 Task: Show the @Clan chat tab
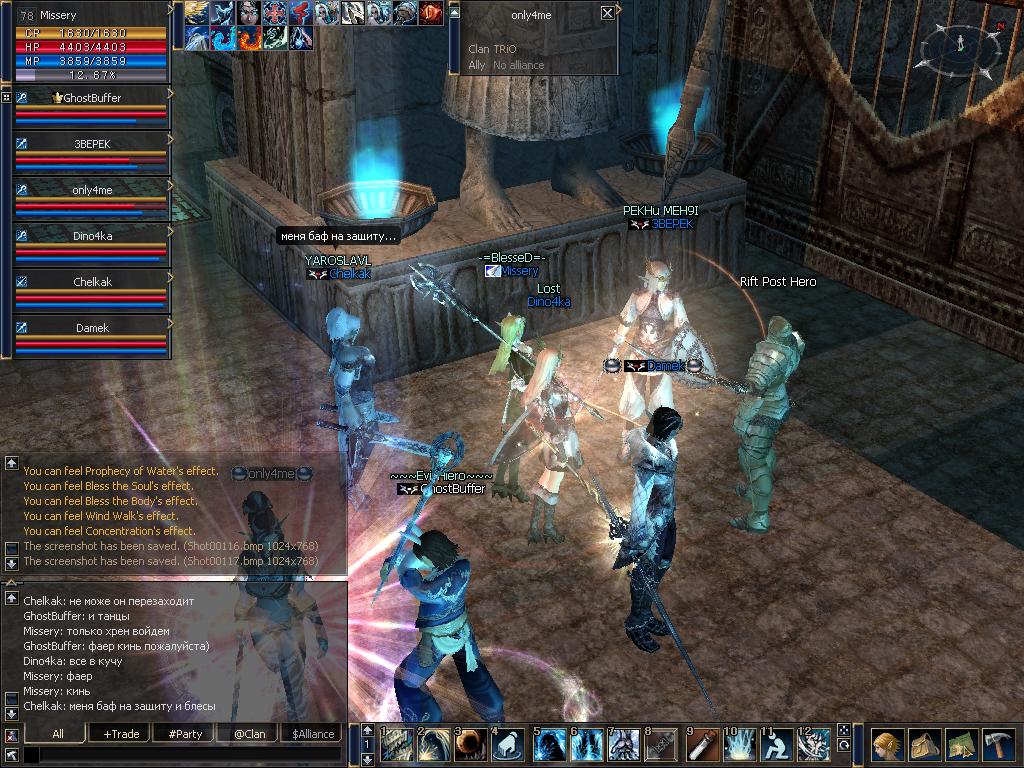click(x=248, y=734)
